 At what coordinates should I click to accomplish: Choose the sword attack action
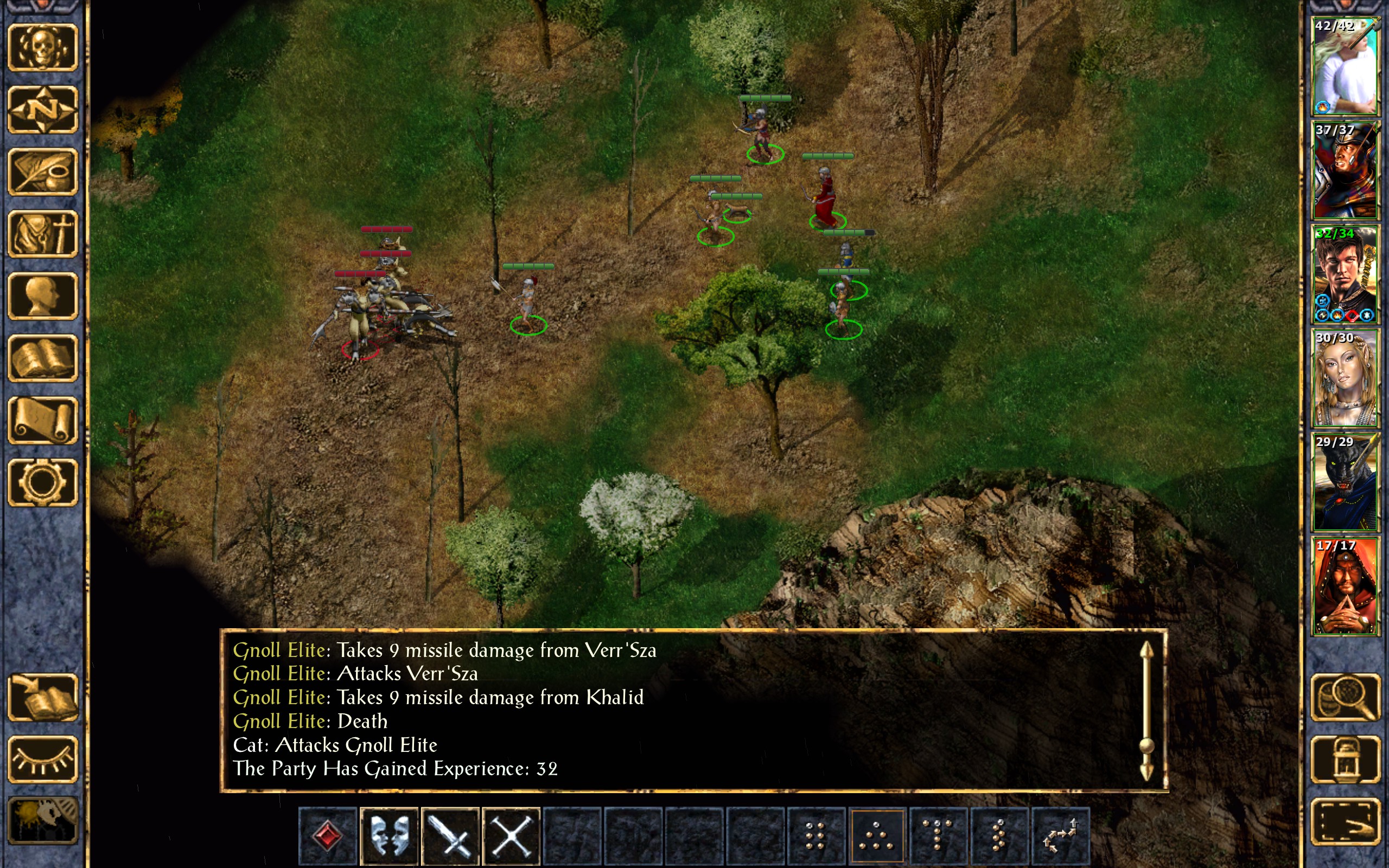pyautogui.click(x=450, y=835)
